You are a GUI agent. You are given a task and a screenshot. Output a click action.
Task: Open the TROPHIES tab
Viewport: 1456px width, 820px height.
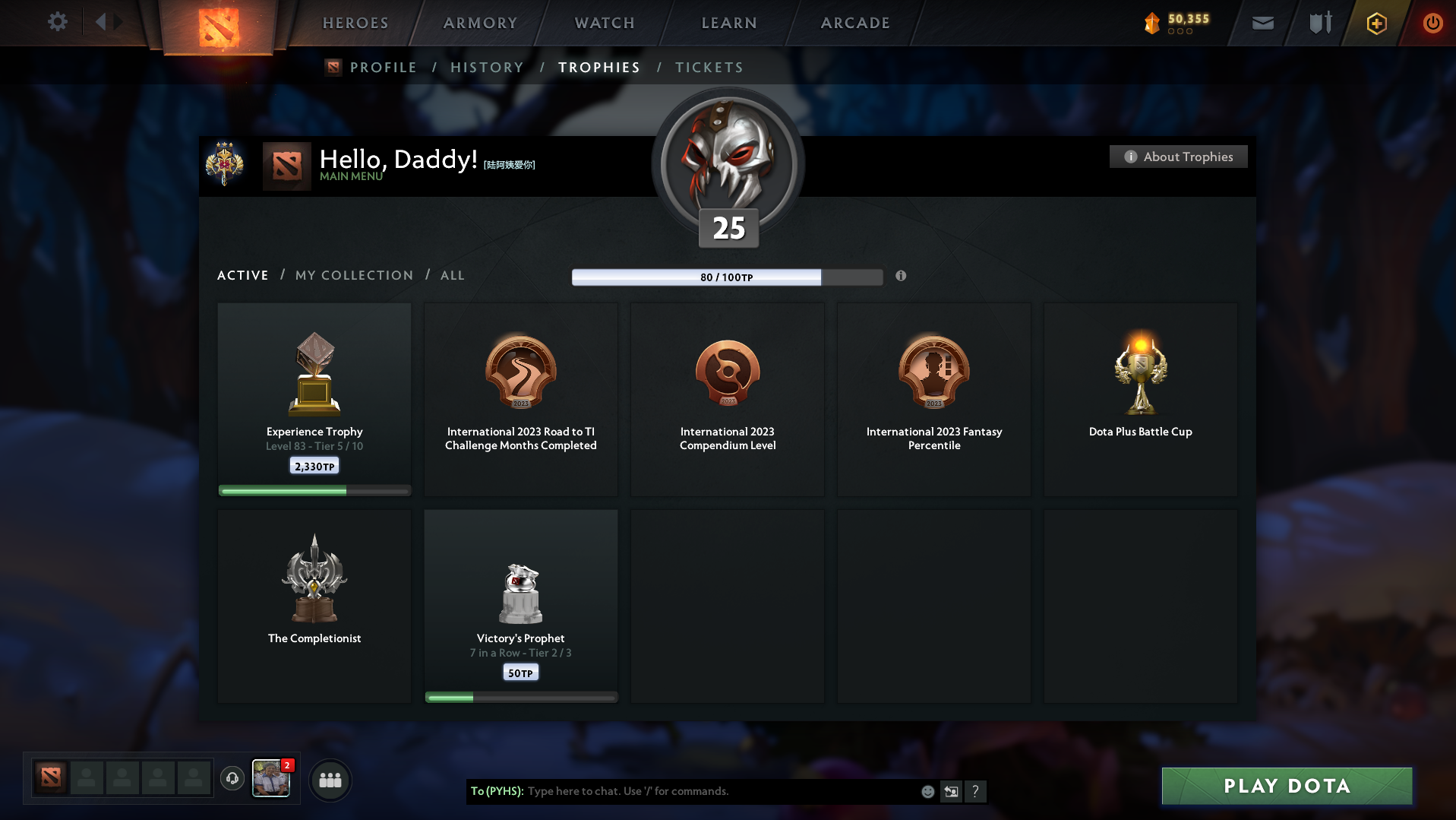(599, 67)
